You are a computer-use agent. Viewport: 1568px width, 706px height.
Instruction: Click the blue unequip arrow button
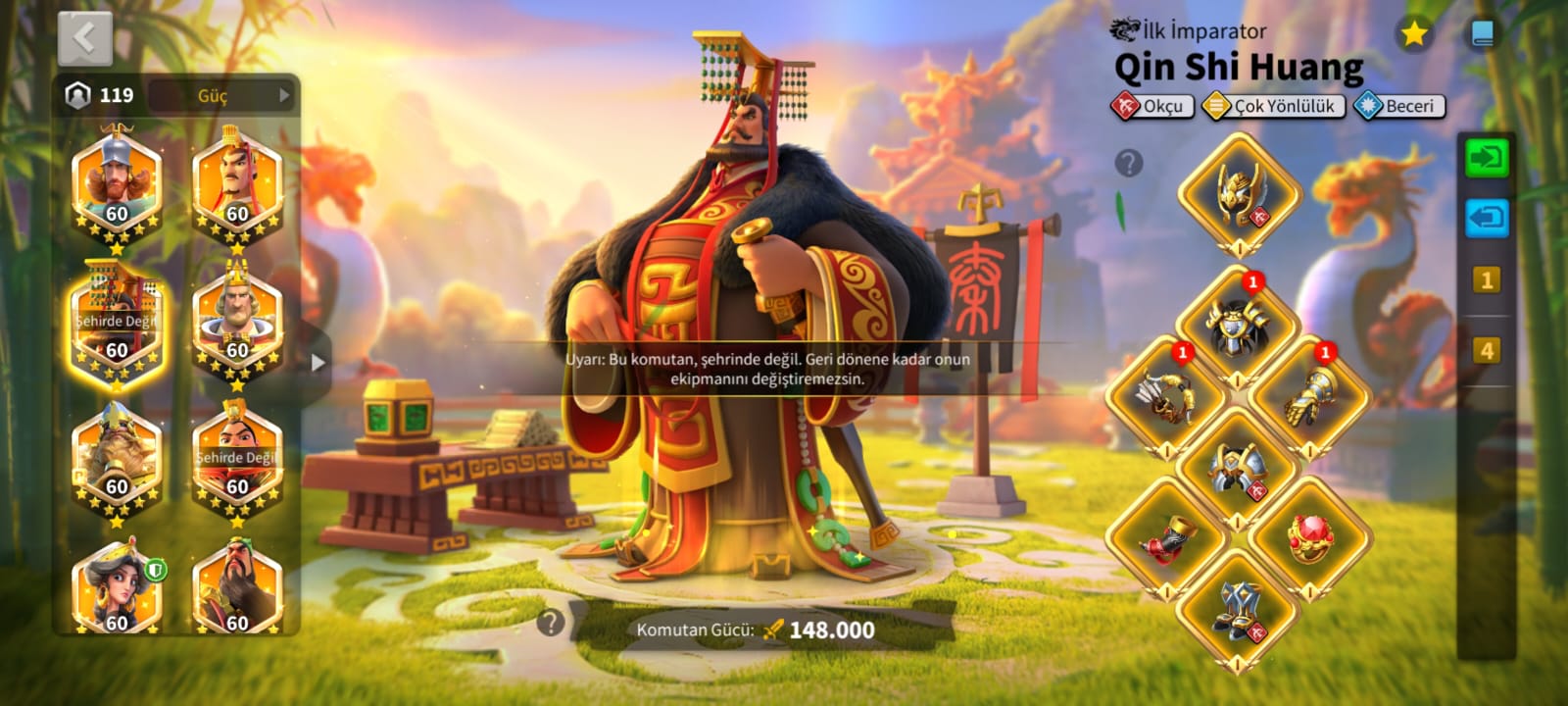pos(1486,217)
